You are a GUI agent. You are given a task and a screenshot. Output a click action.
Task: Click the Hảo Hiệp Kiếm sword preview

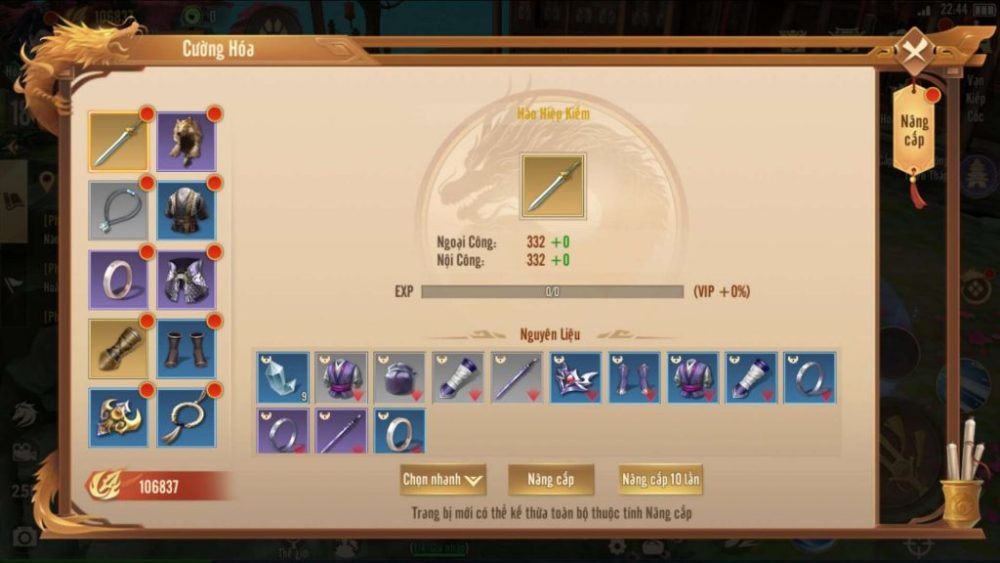pos(553,185)
